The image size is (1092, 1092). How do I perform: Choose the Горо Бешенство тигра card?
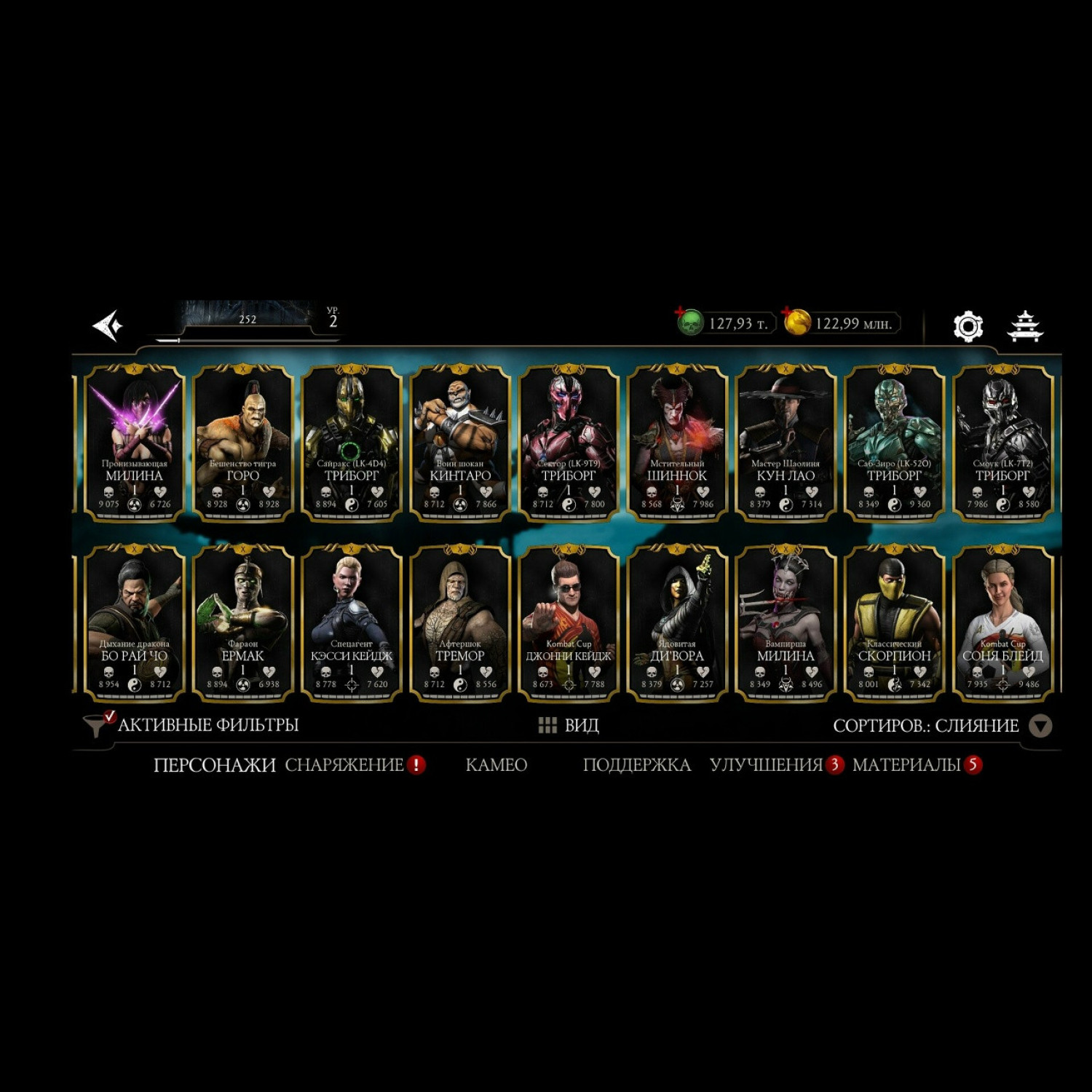242,443
